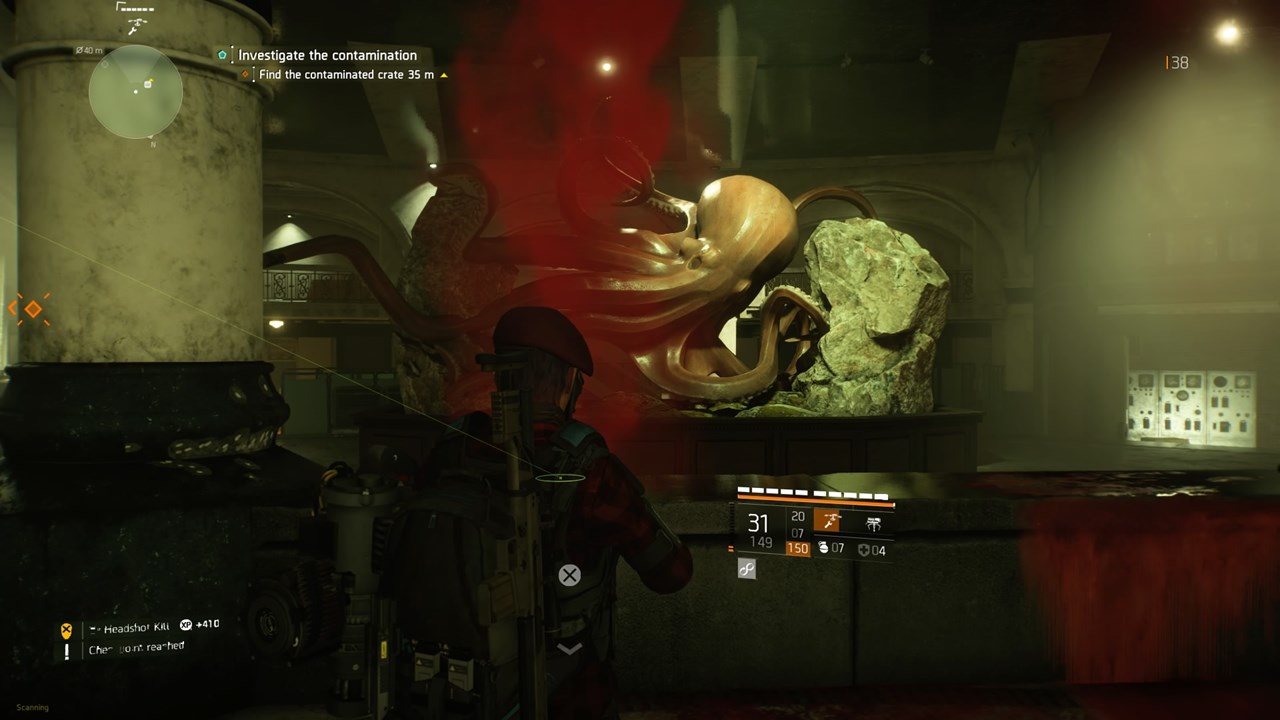Track "Find the contaminated crate" sub-objective
1280x720 pixels.
pyautogui.click(x=345, y=74)
